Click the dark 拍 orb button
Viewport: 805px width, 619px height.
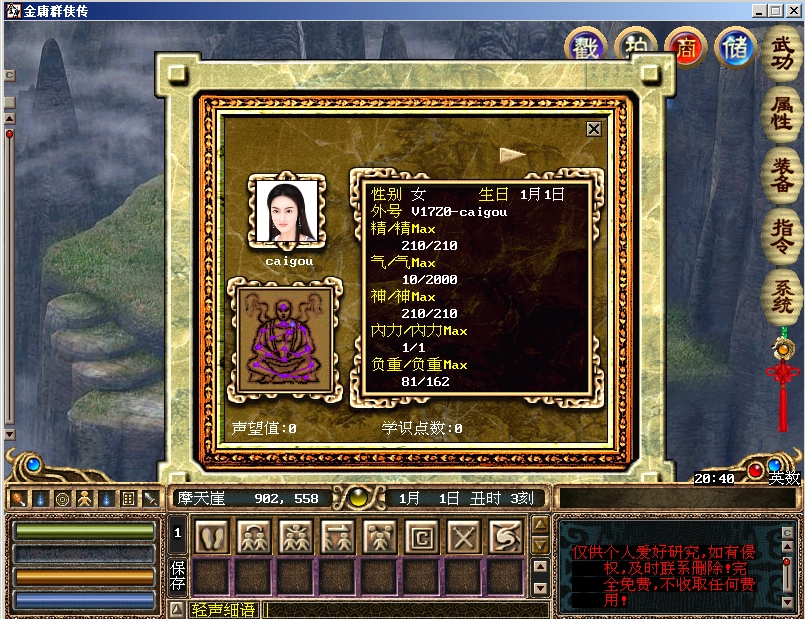click(635, 48)
